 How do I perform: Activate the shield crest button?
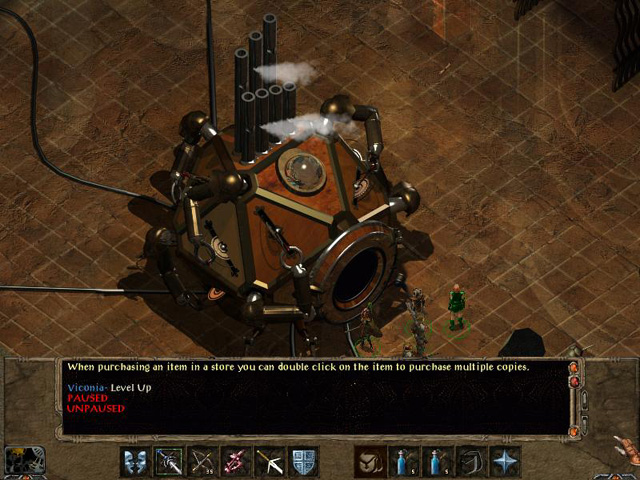pyautogui.click(x=304, y=461)
